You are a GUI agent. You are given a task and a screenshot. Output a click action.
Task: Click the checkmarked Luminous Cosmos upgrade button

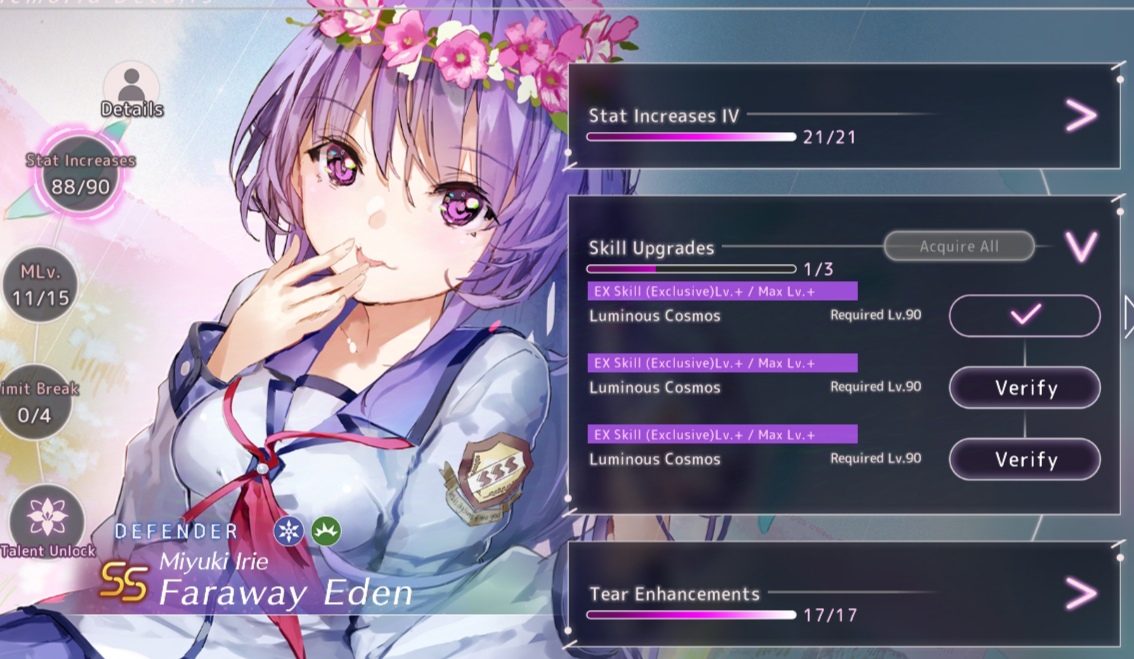pos(1024,315)
